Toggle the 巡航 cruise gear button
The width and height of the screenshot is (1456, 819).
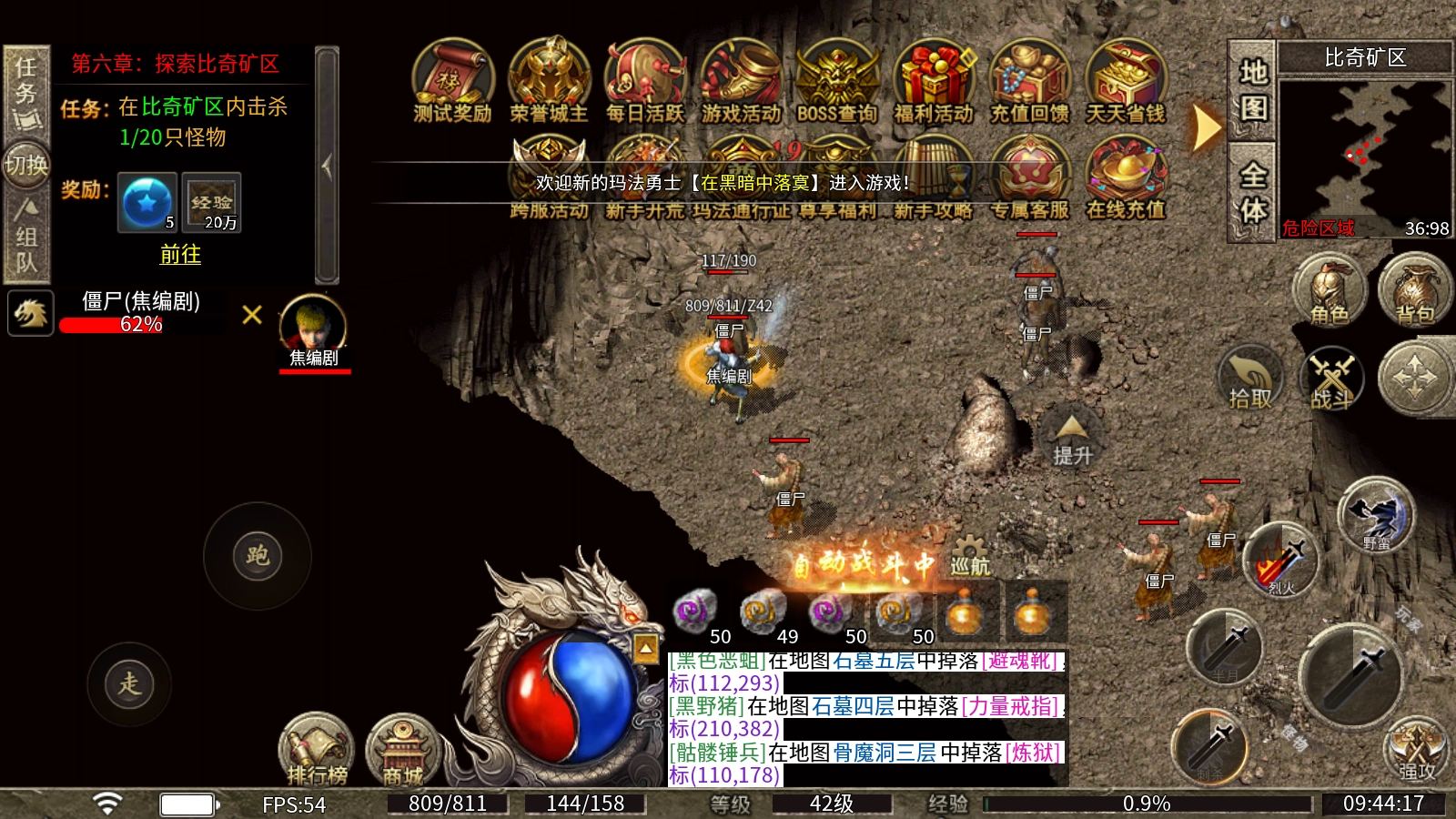[x=970, y=557]
